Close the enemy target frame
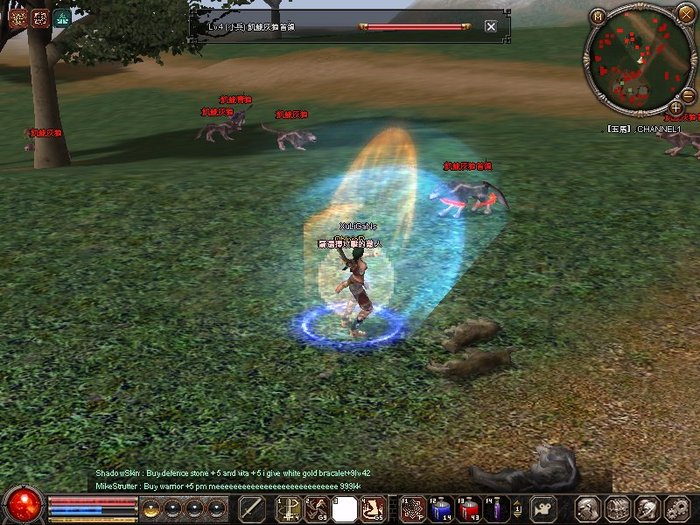 click(490, 27)
